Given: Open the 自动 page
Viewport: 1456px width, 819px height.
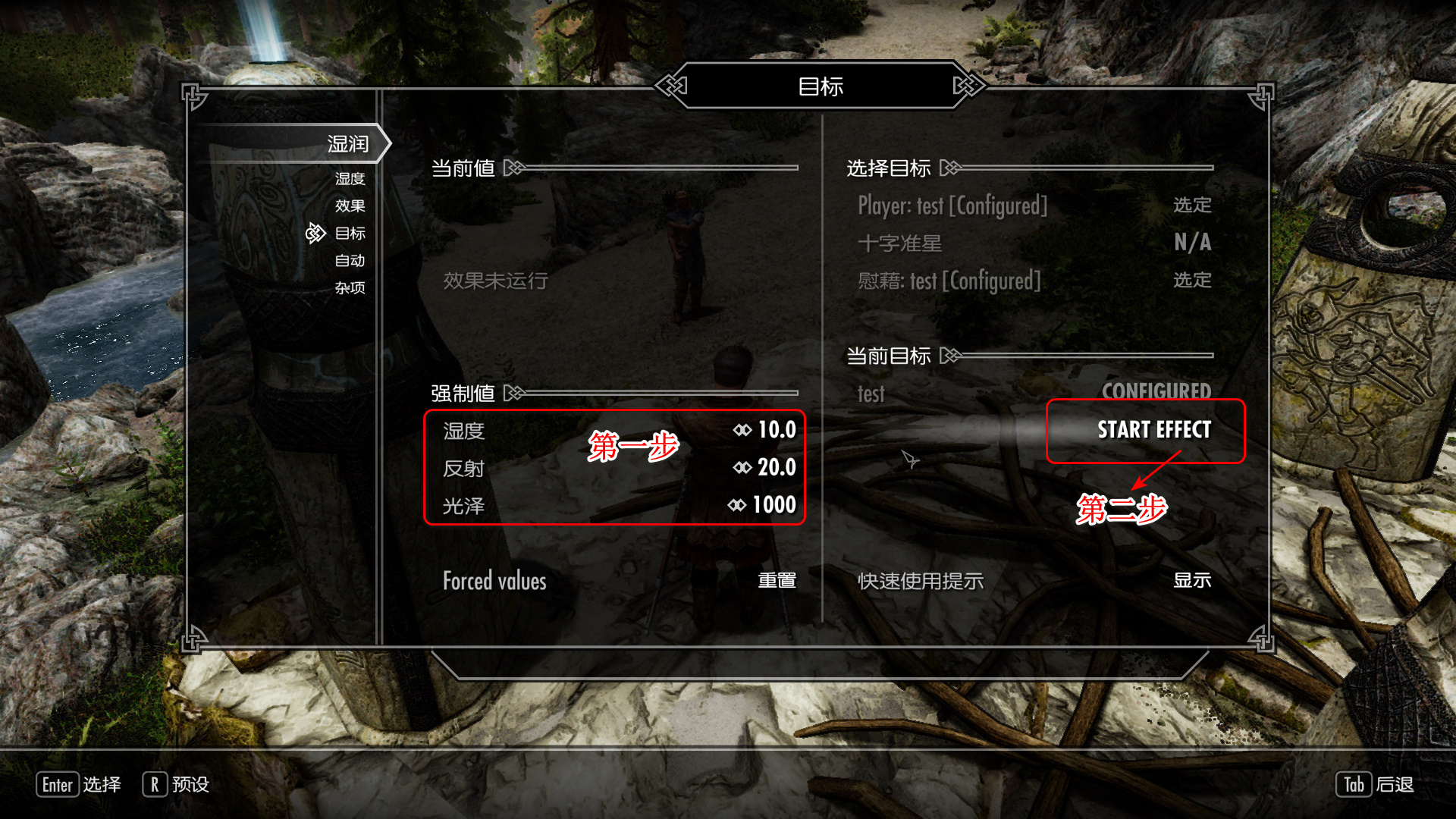Looking at the screenshot, I should click(350, 261).
